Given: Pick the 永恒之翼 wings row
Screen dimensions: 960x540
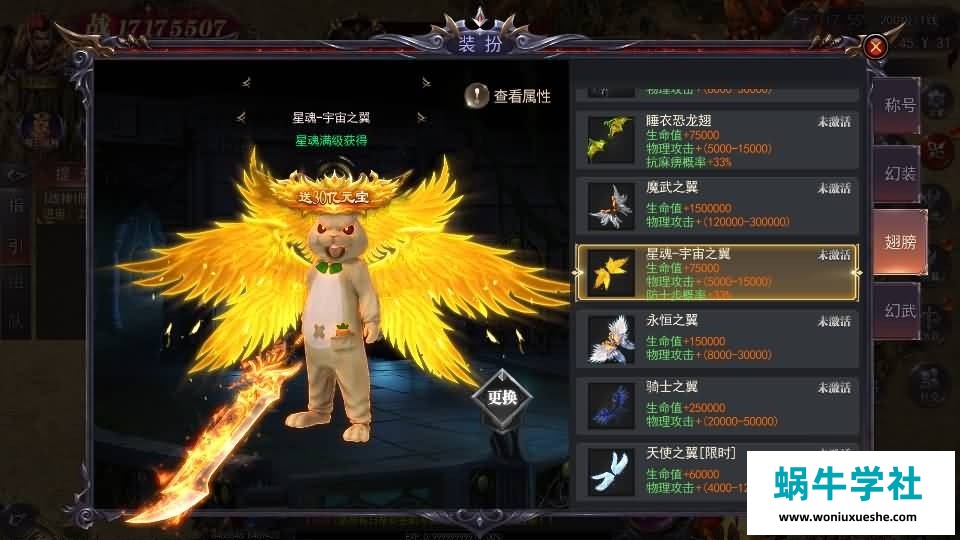Looking at the screenshot, I should coord(717,338).
